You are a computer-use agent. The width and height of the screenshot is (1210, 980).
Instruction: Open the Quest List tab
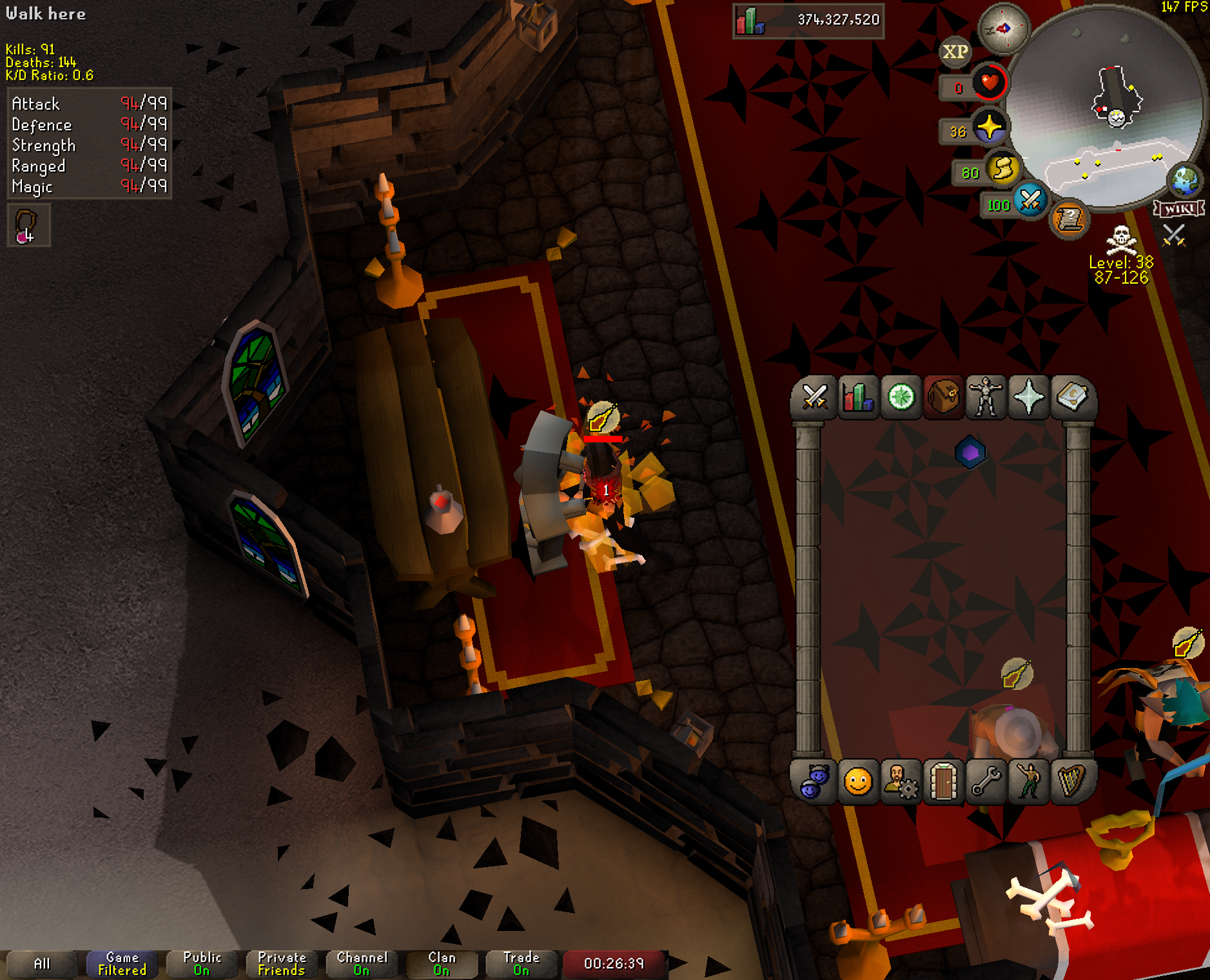coord(901,397)
